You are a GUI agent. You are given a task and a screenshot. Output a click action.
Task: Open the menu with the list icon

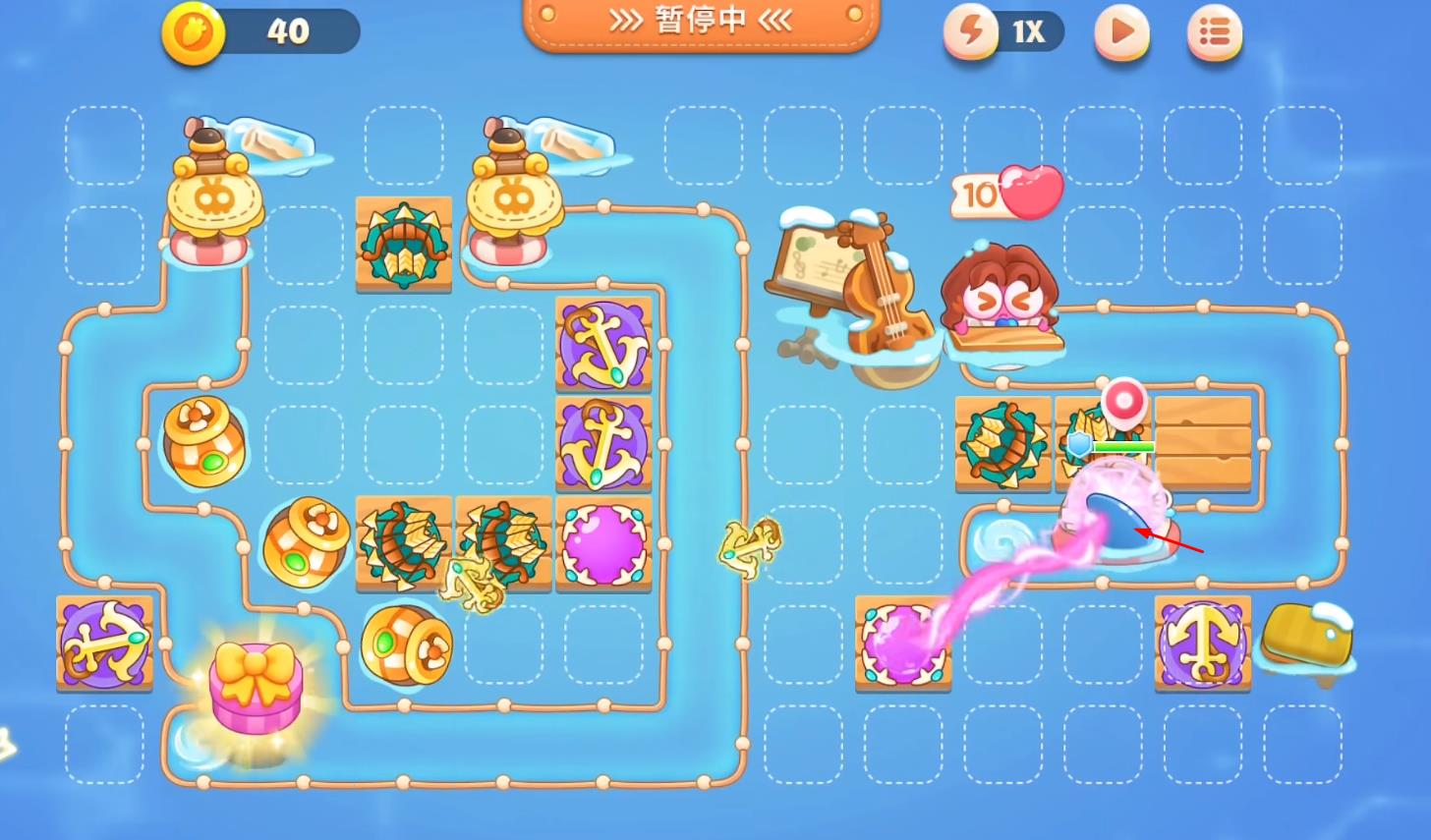1215,32
